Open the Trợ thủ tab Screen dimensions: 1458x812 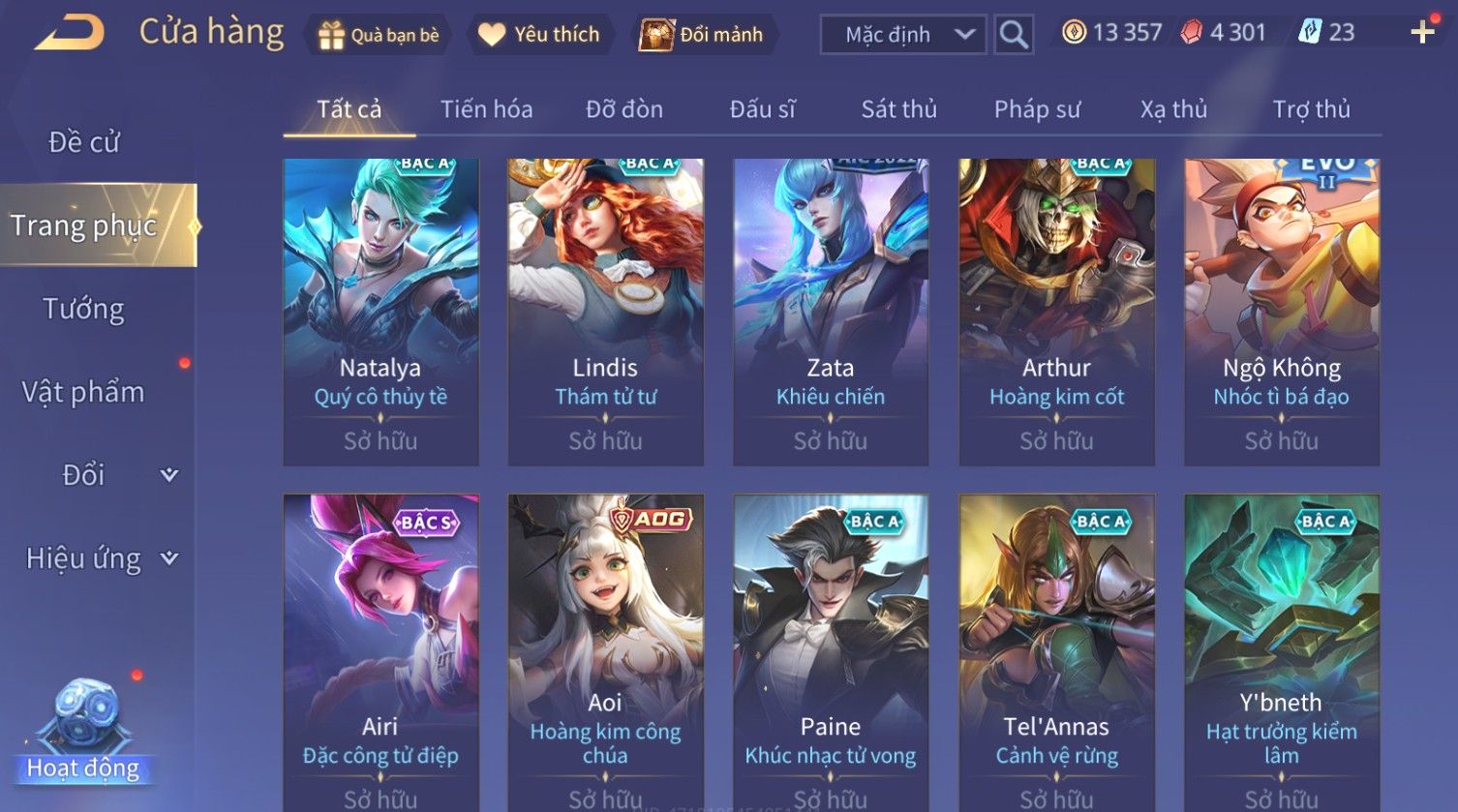coord(1311,109)
